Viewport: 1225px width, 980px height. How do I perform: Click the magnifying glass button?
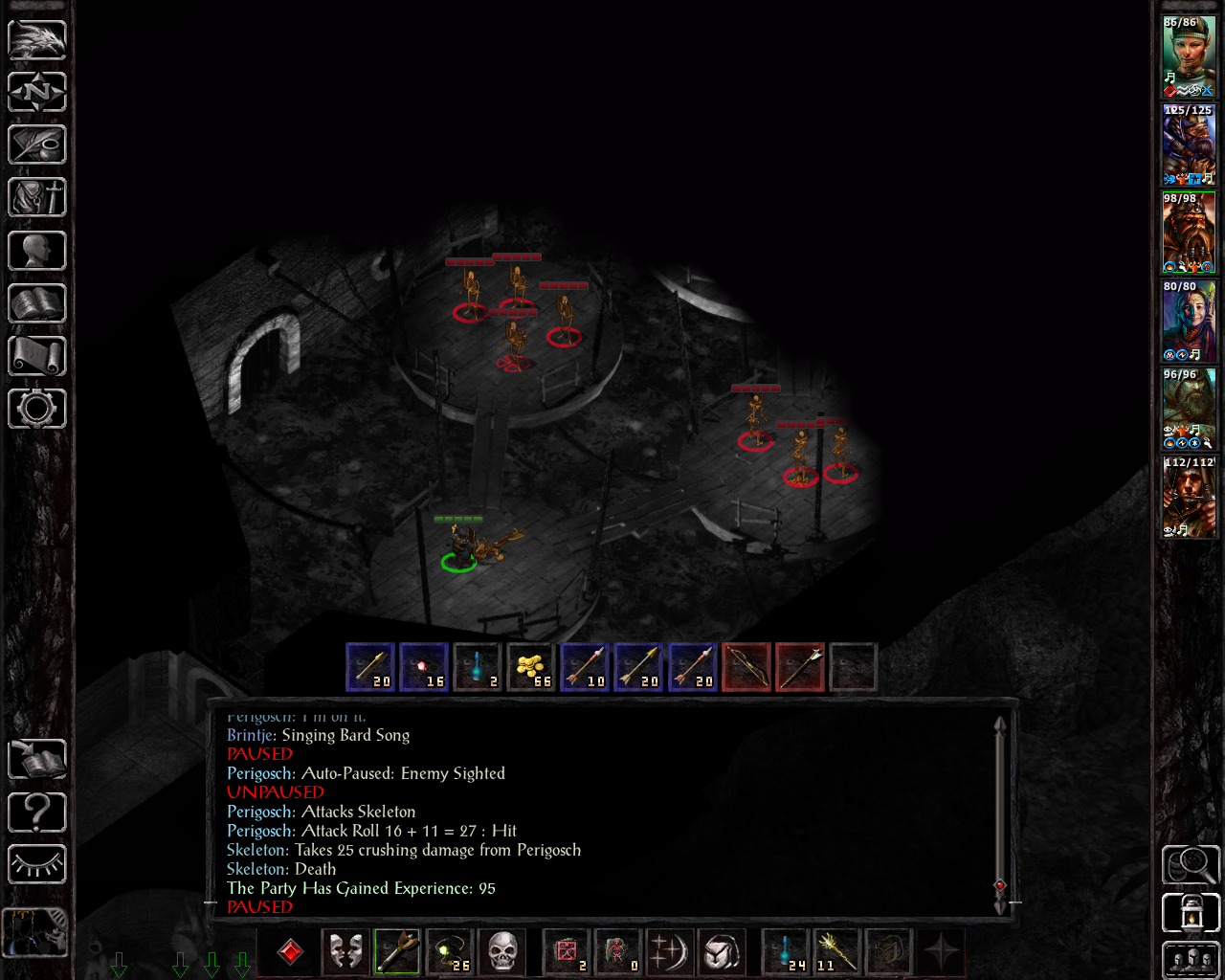1191,865
